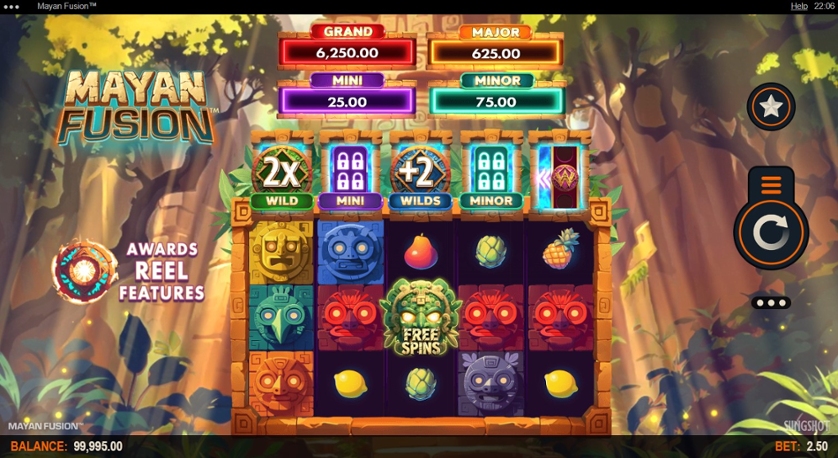Open the Help link
Screen dimensions: 838x458
799,6
